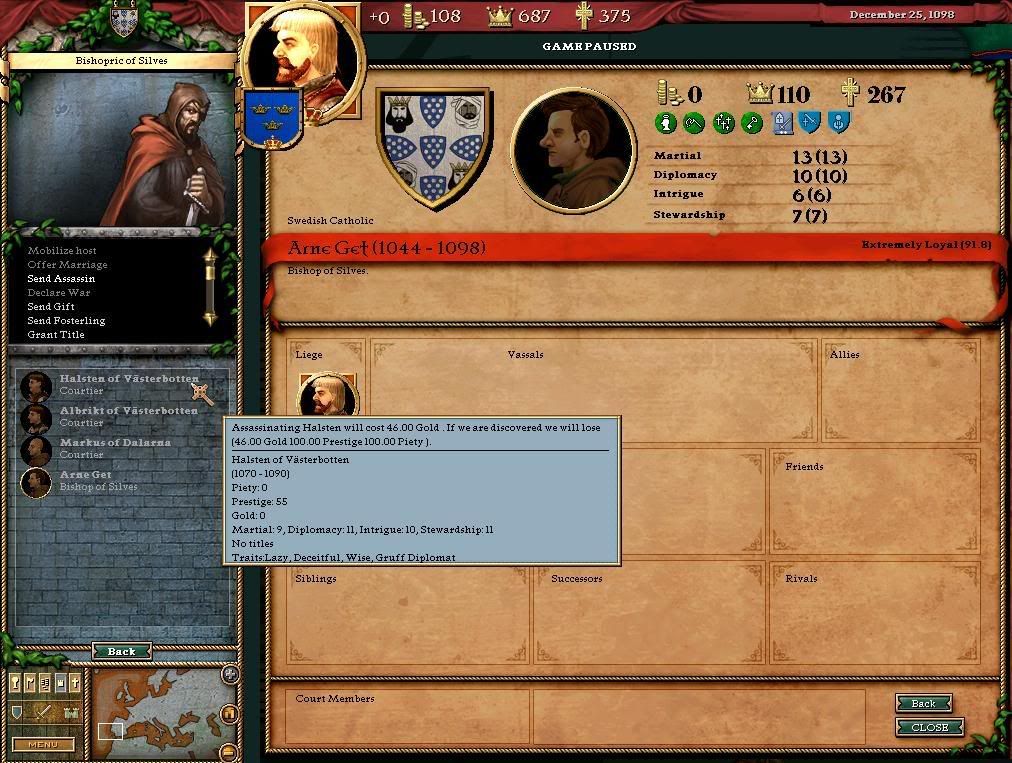Select courtier Markus of Dalarna
The height and width of the screenshot is (763, 1012).
point(115,443)
